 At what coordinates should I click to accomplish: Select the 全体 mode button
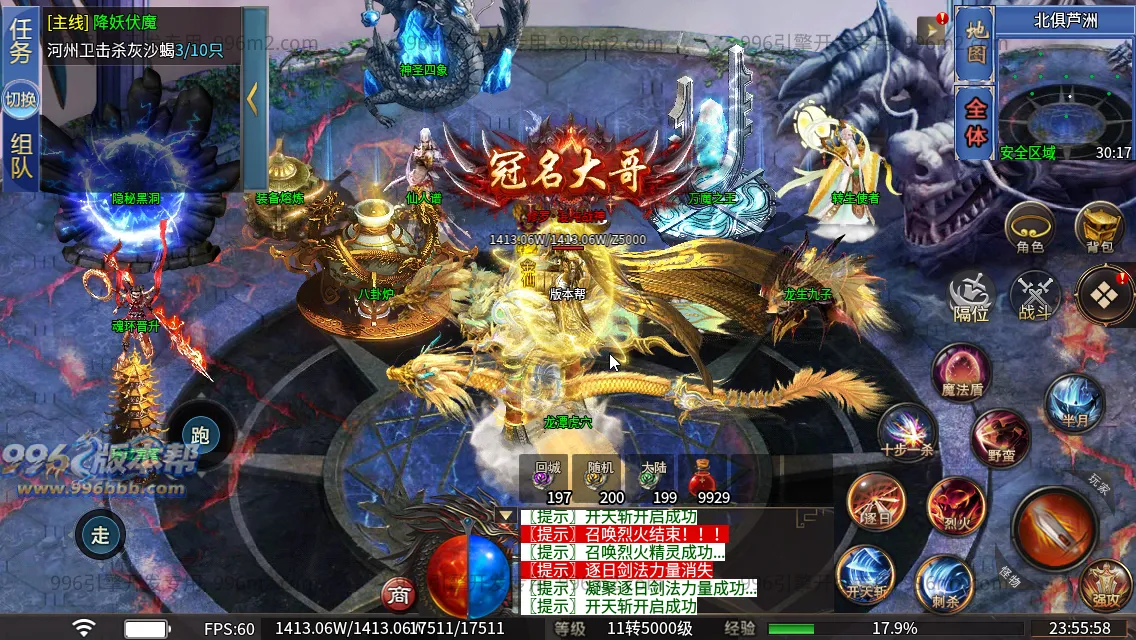coord(974,122)
